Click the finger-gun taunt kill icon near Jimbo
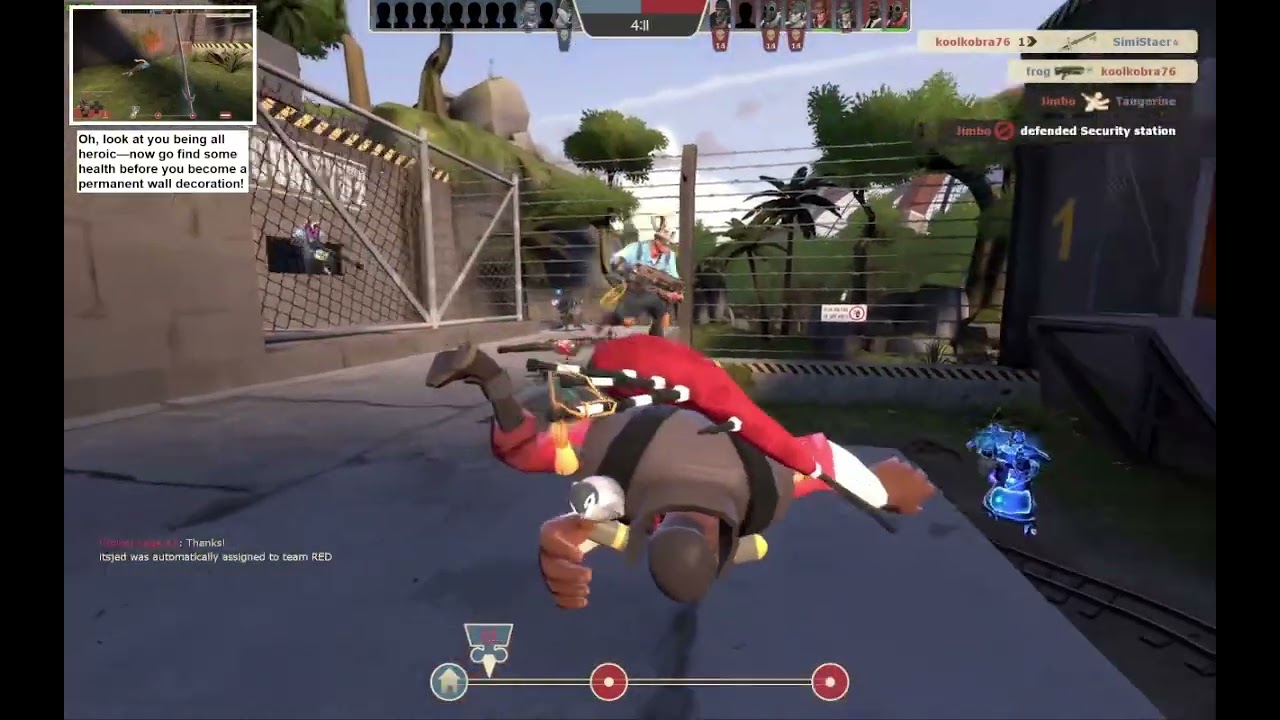 tap(1093, 101)
